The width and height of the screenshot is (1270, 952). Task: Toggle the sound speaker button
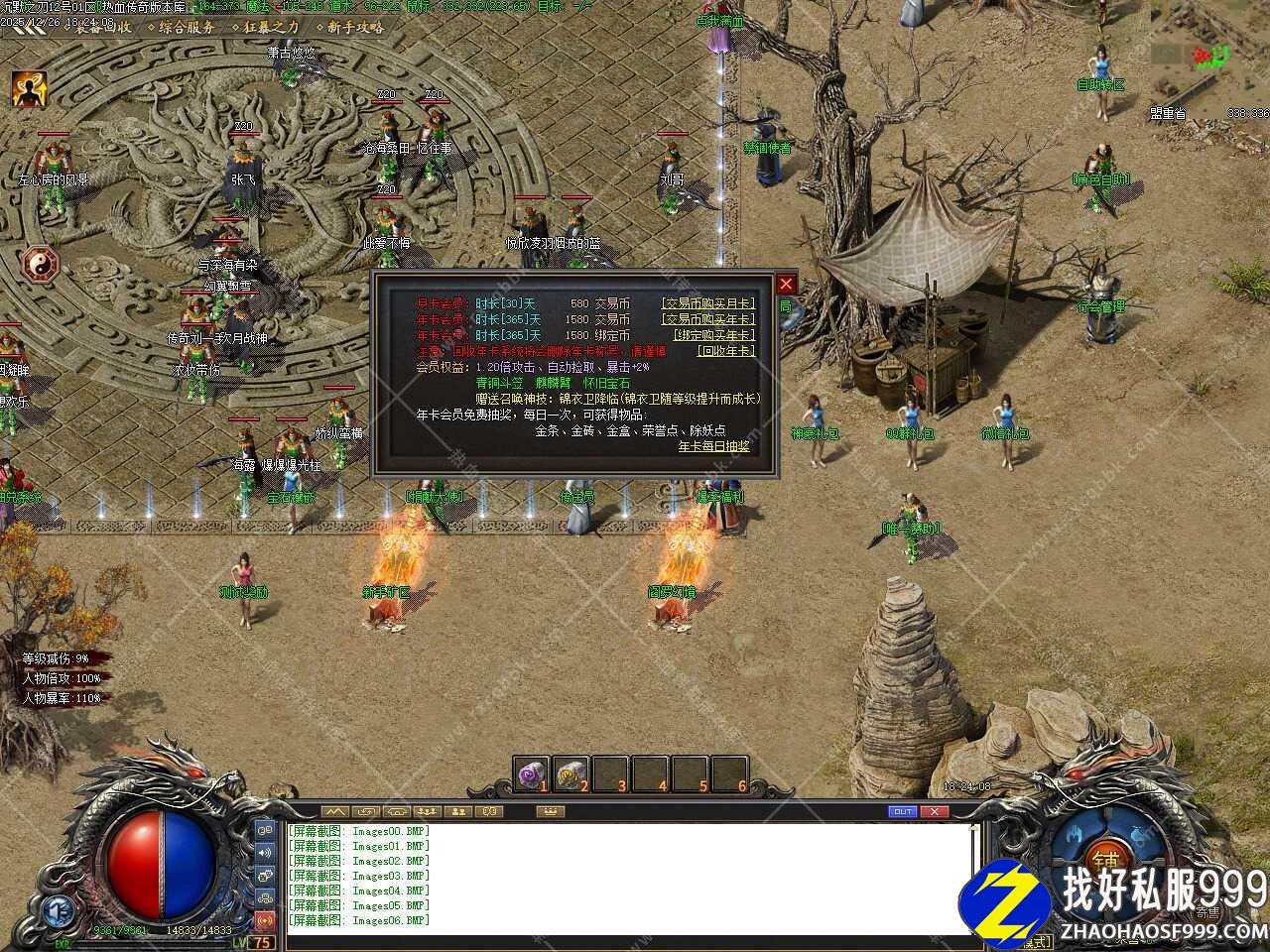point(265,852)
